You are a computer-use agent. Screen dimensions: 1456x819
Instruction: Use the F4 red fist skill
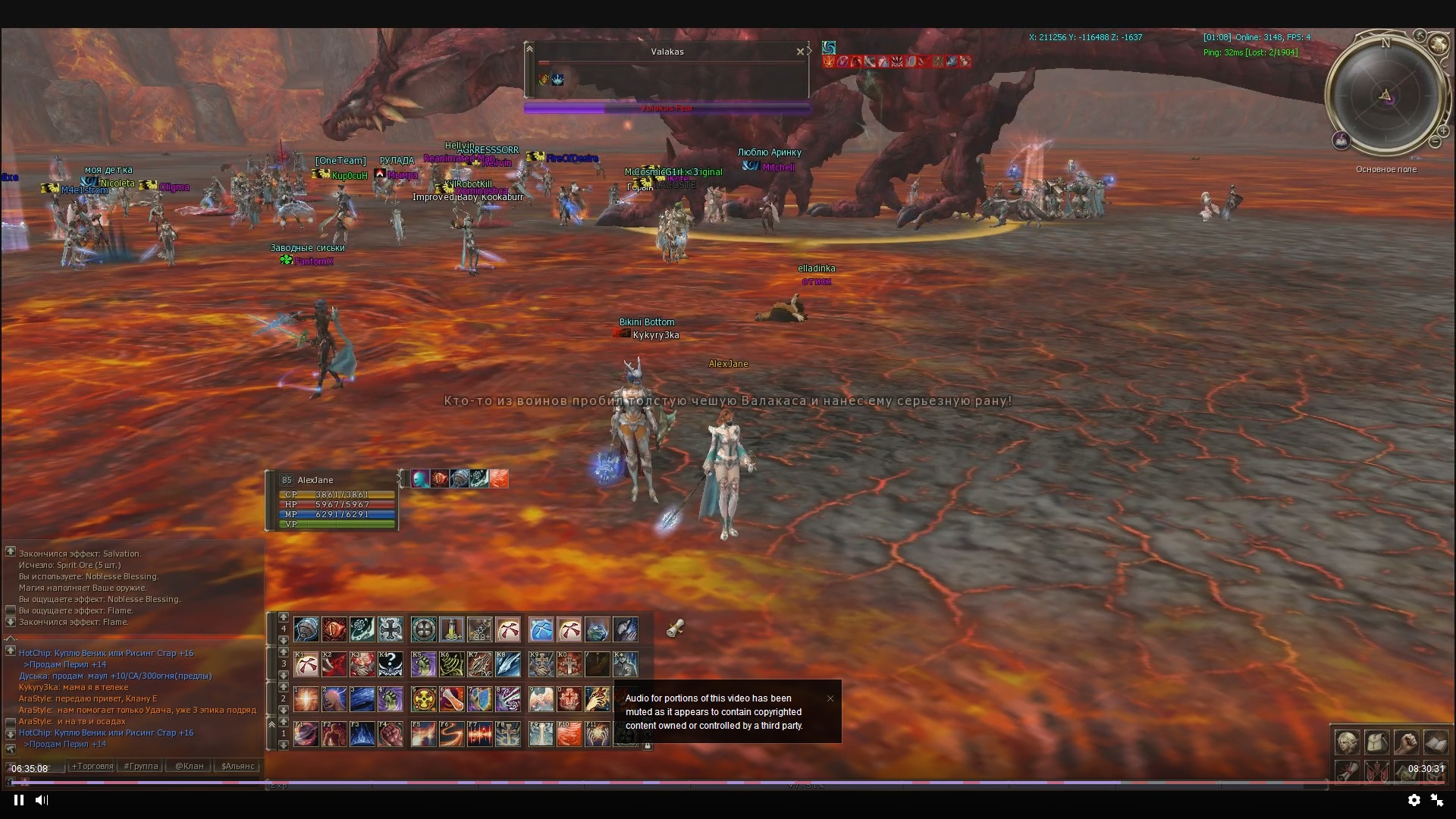tap(391, 734)
